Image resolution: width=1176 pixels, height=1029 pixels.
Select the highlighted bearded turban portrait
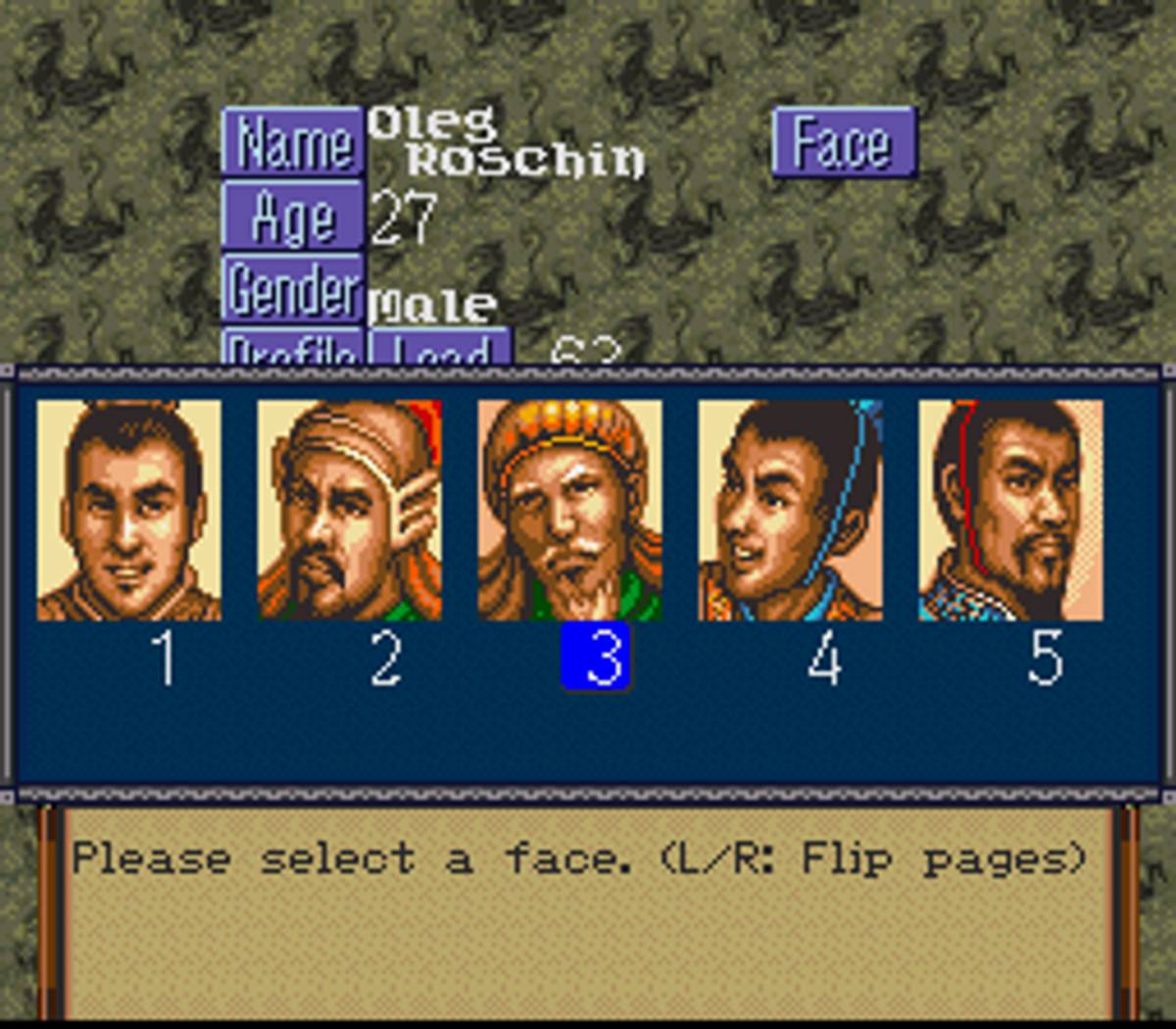570,510
